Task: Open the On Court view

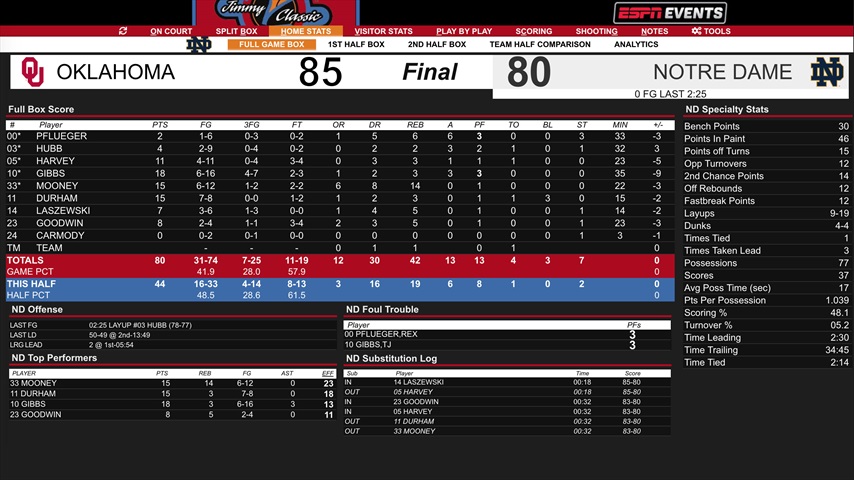Action: [x=171, y=31]
